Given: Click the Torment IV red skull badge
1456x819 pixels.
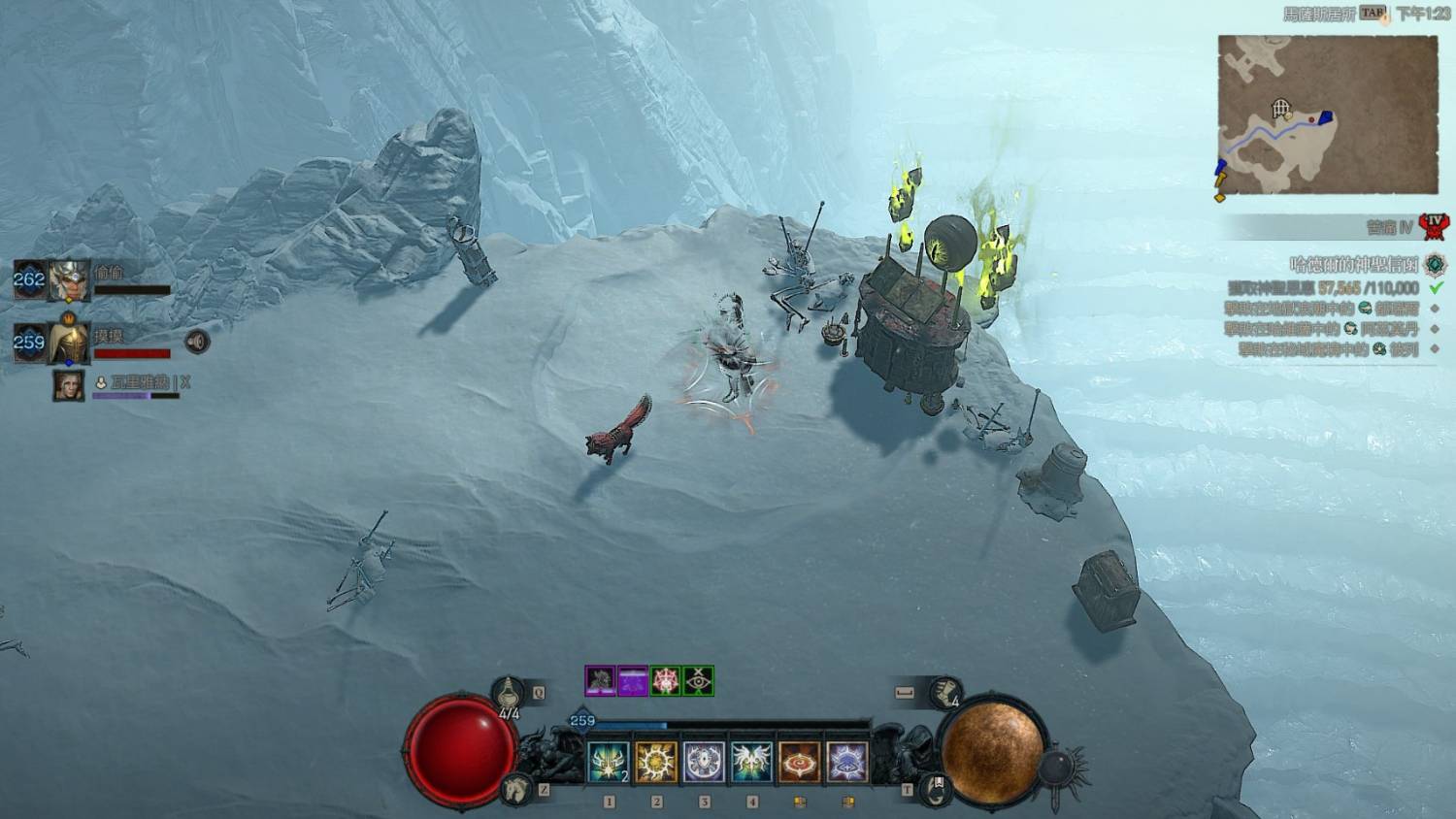Looking at the screenshot, I should 1433,227.
